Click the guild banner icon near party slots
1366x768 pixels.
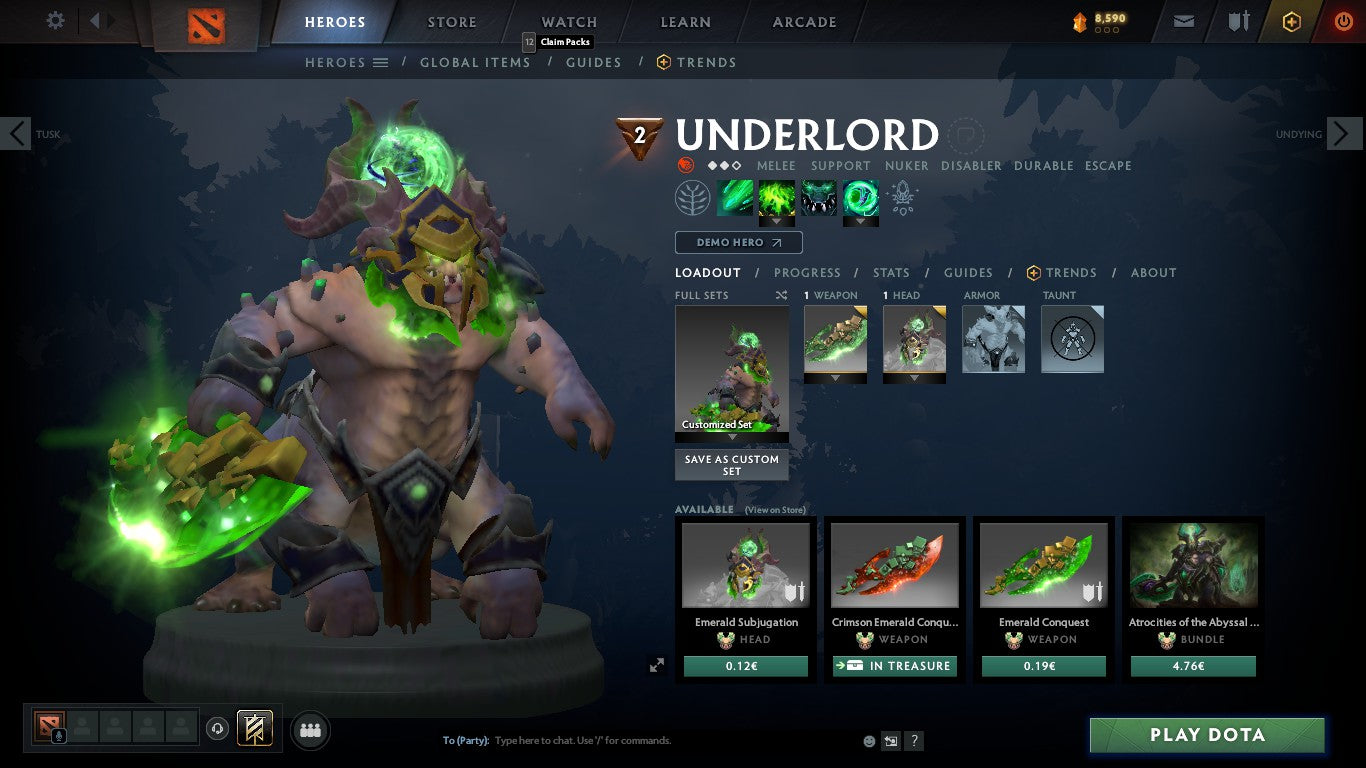[x=253, y=726]
